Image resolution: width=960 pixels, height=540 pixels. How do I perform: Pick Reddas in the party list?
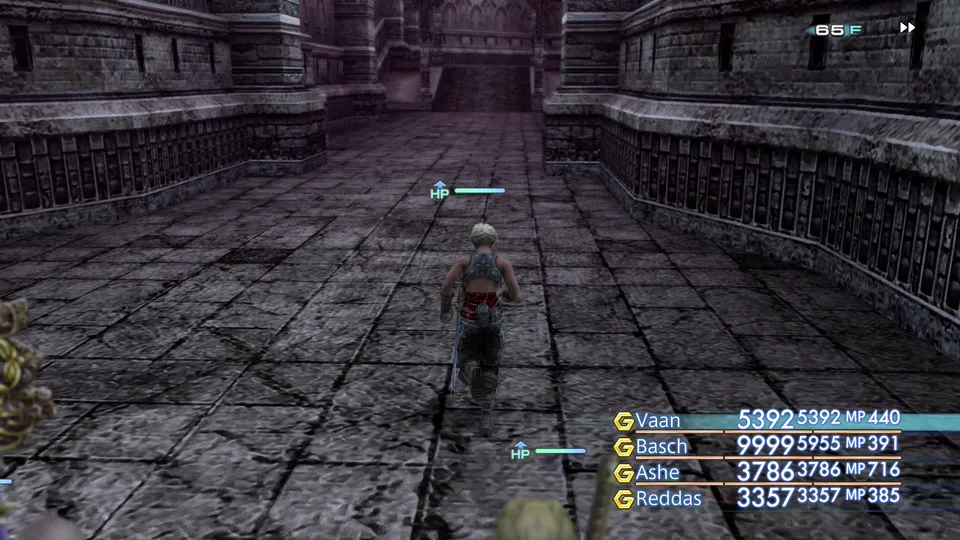pyautogui.click(x=668, y=497)
